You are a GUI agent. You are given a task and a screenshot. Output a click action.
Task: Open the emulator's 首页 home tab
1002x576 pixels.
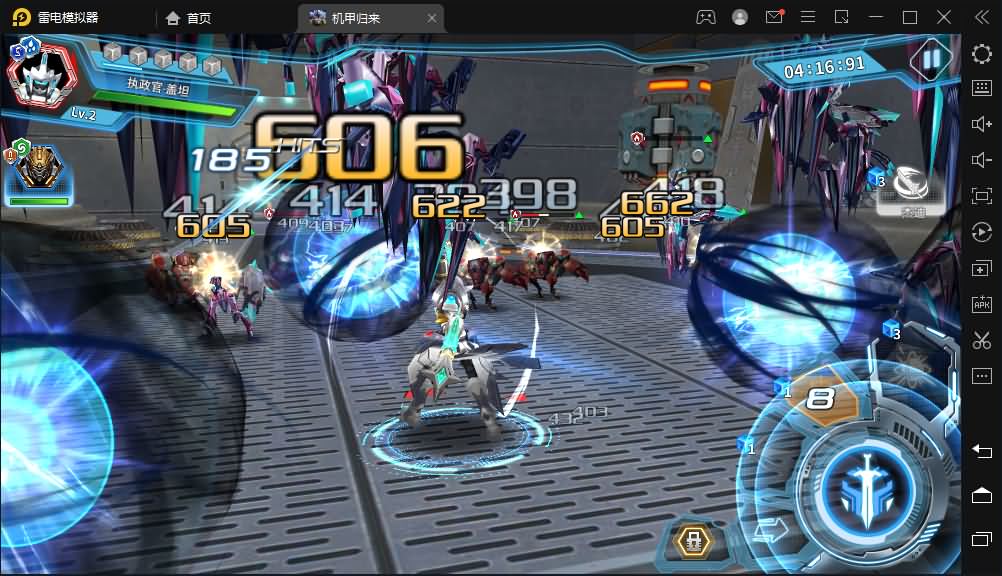(188, 18)
